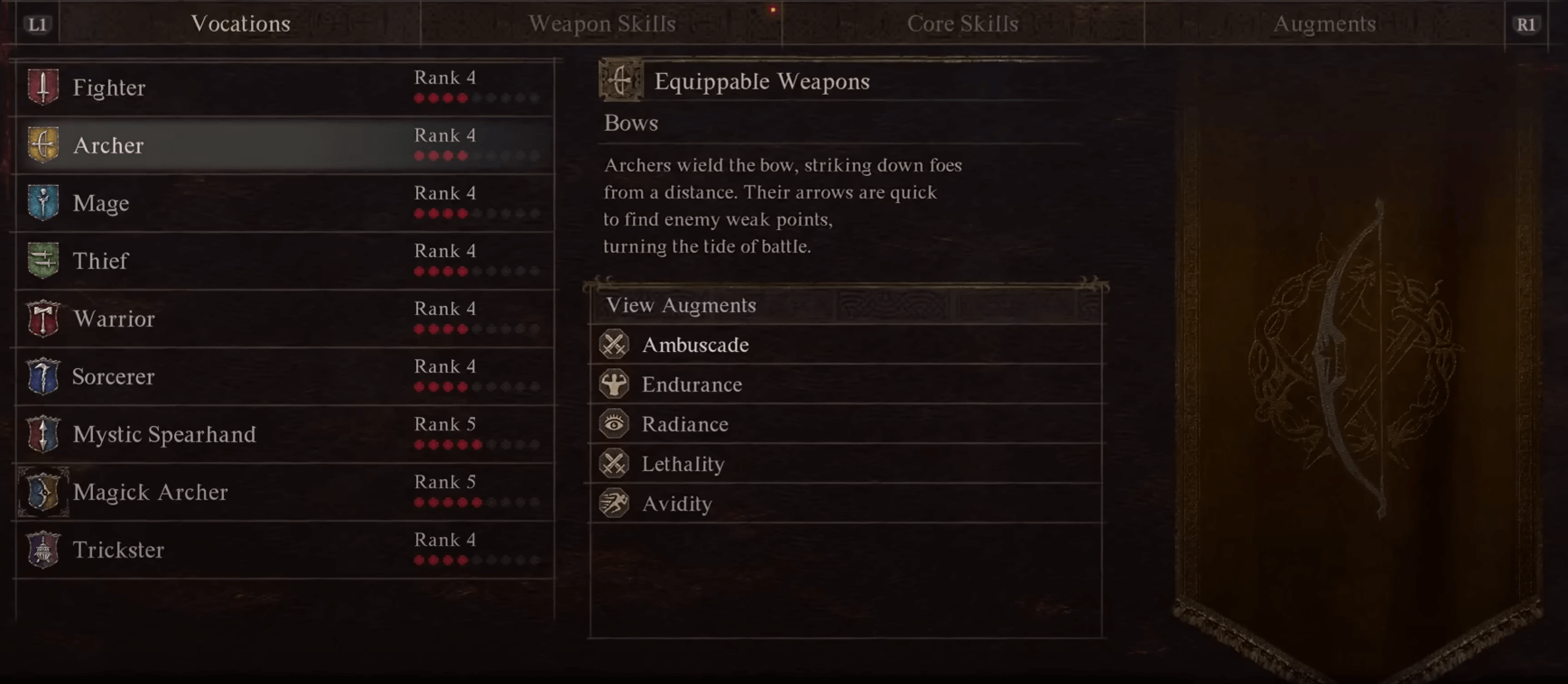Image resolution: width=1568 pixels, height=684 pixels.
Task: Open the Core Skills tab
Action: 962,23
